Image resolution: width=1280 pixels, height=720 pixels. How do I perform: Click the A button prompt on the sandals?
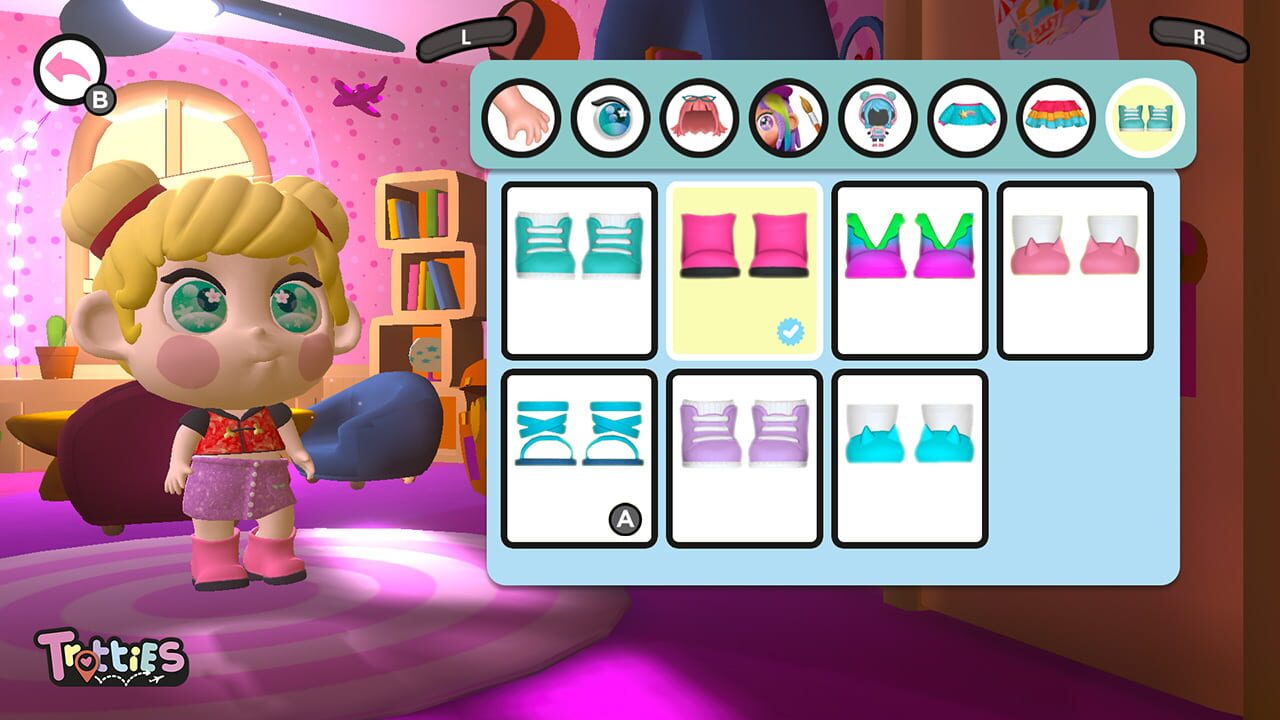click(x=627, y=518)
